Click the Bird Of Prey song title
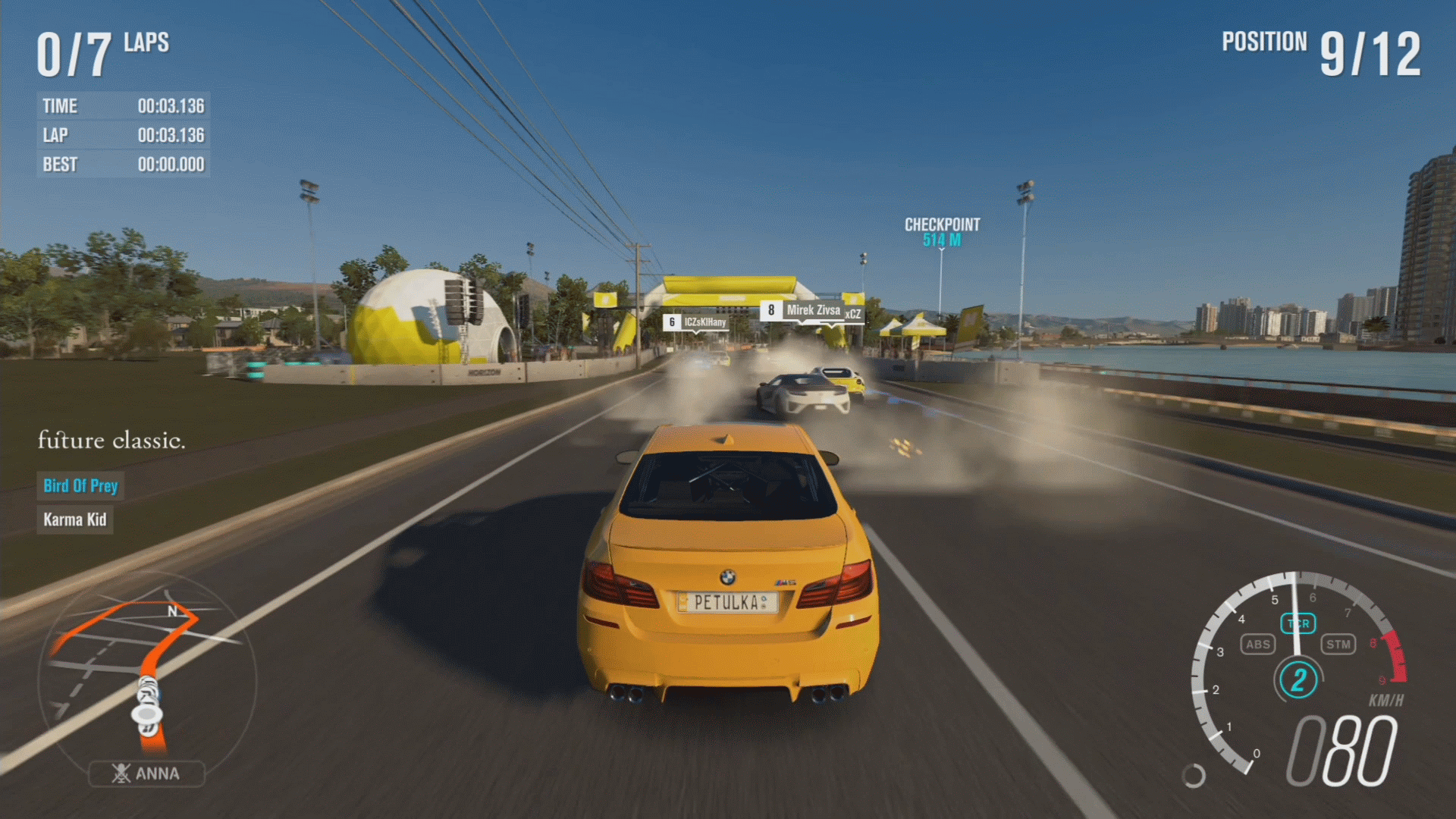The width and height of the screenshot is (1456, 819). (x=80, y=485)
